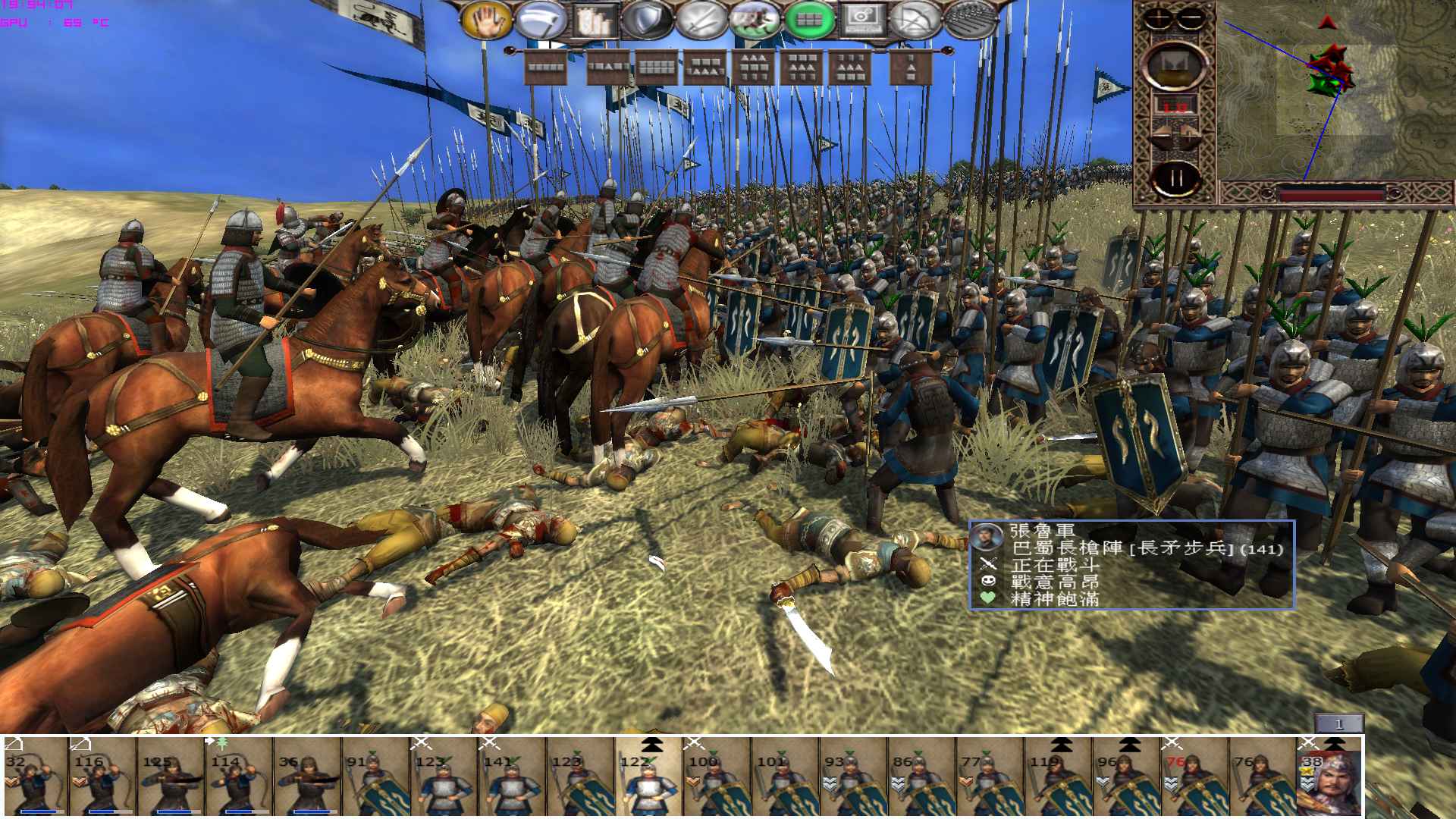This screenshot has height=819, width=1456.
Task: Choose the single column formation banner
Action: 910,69
